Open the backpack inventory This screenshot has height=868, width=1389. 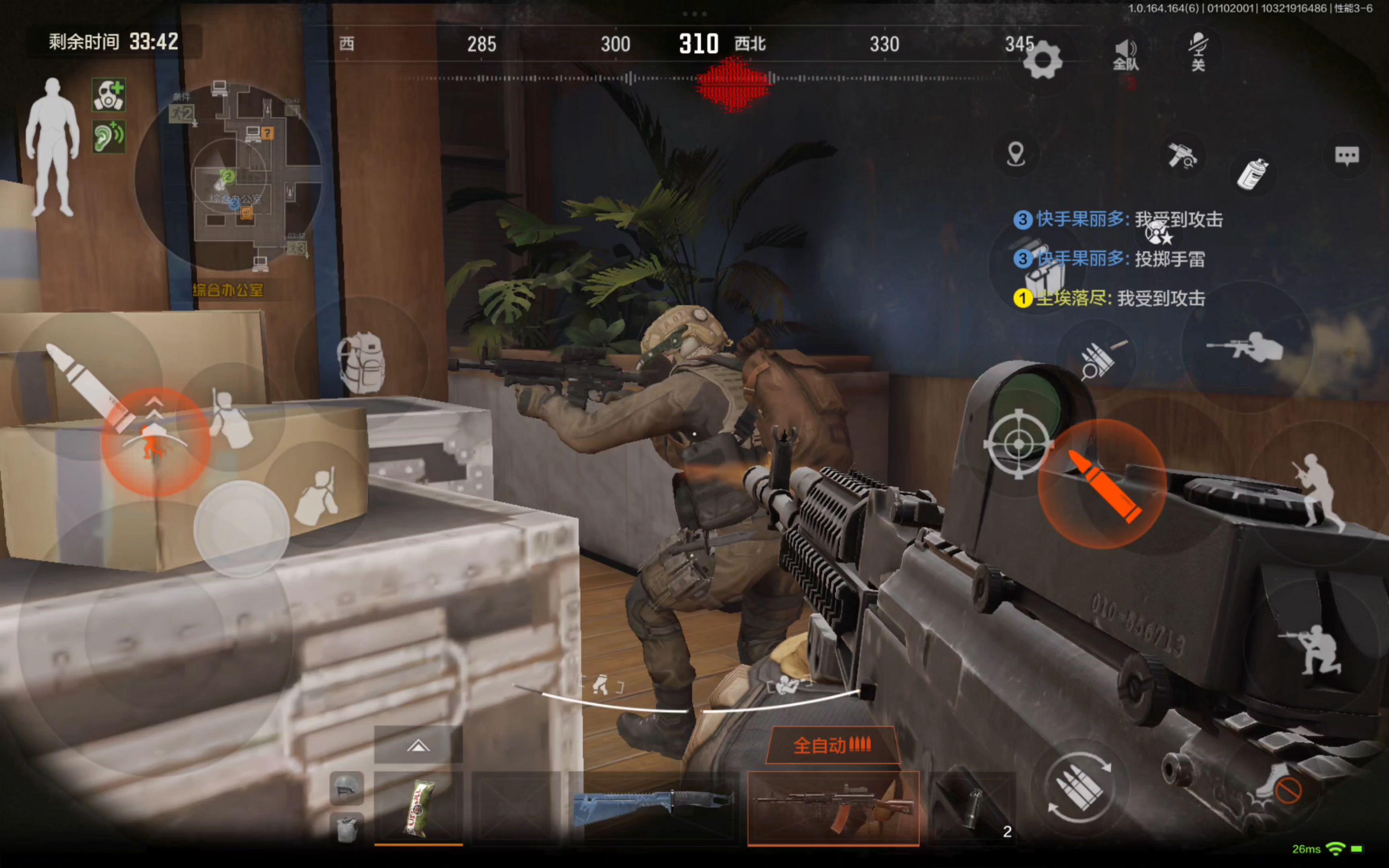coord(361,363)
